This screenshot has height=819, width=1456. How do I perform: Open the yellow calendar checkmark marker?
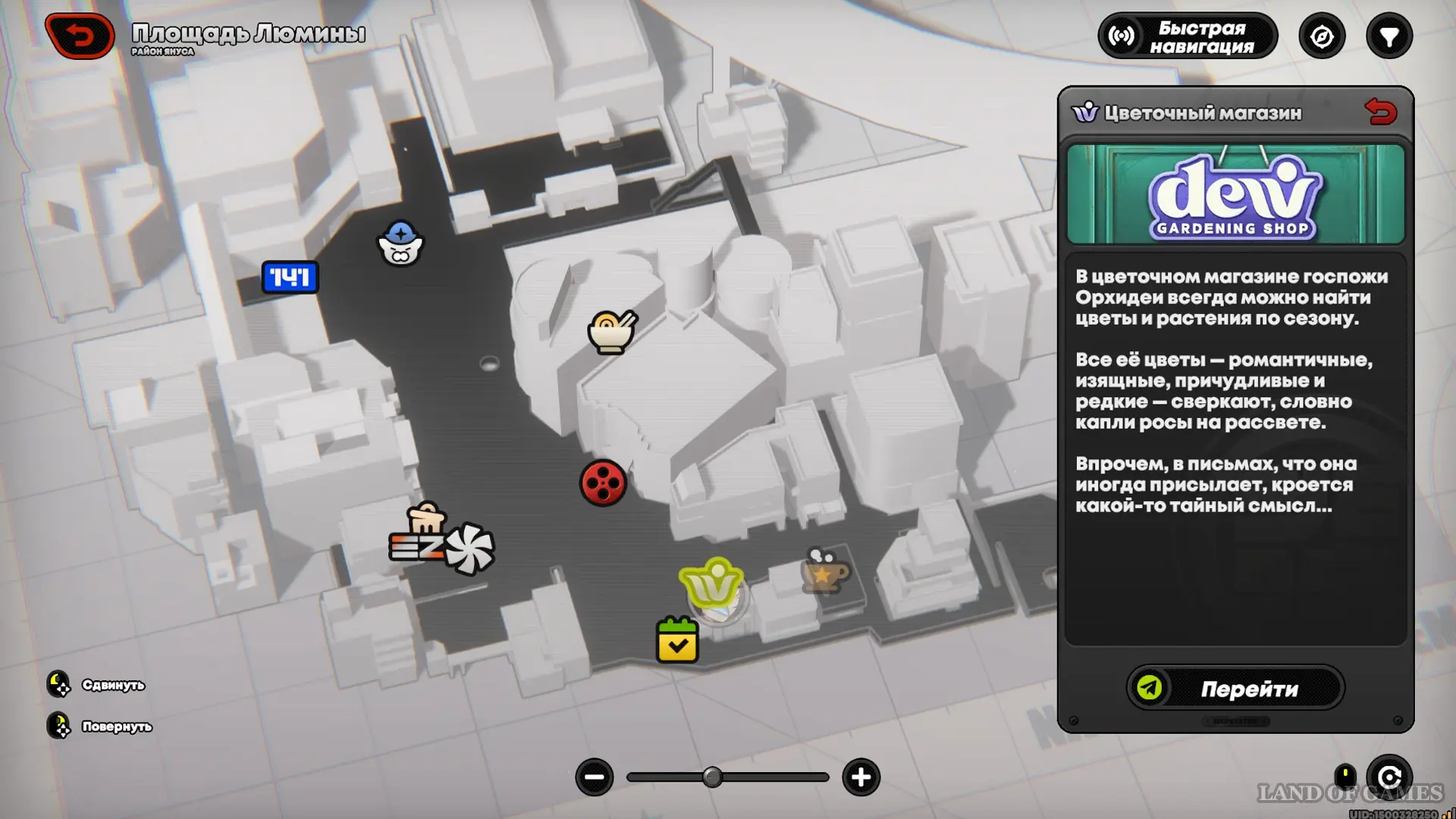(677, 642)
